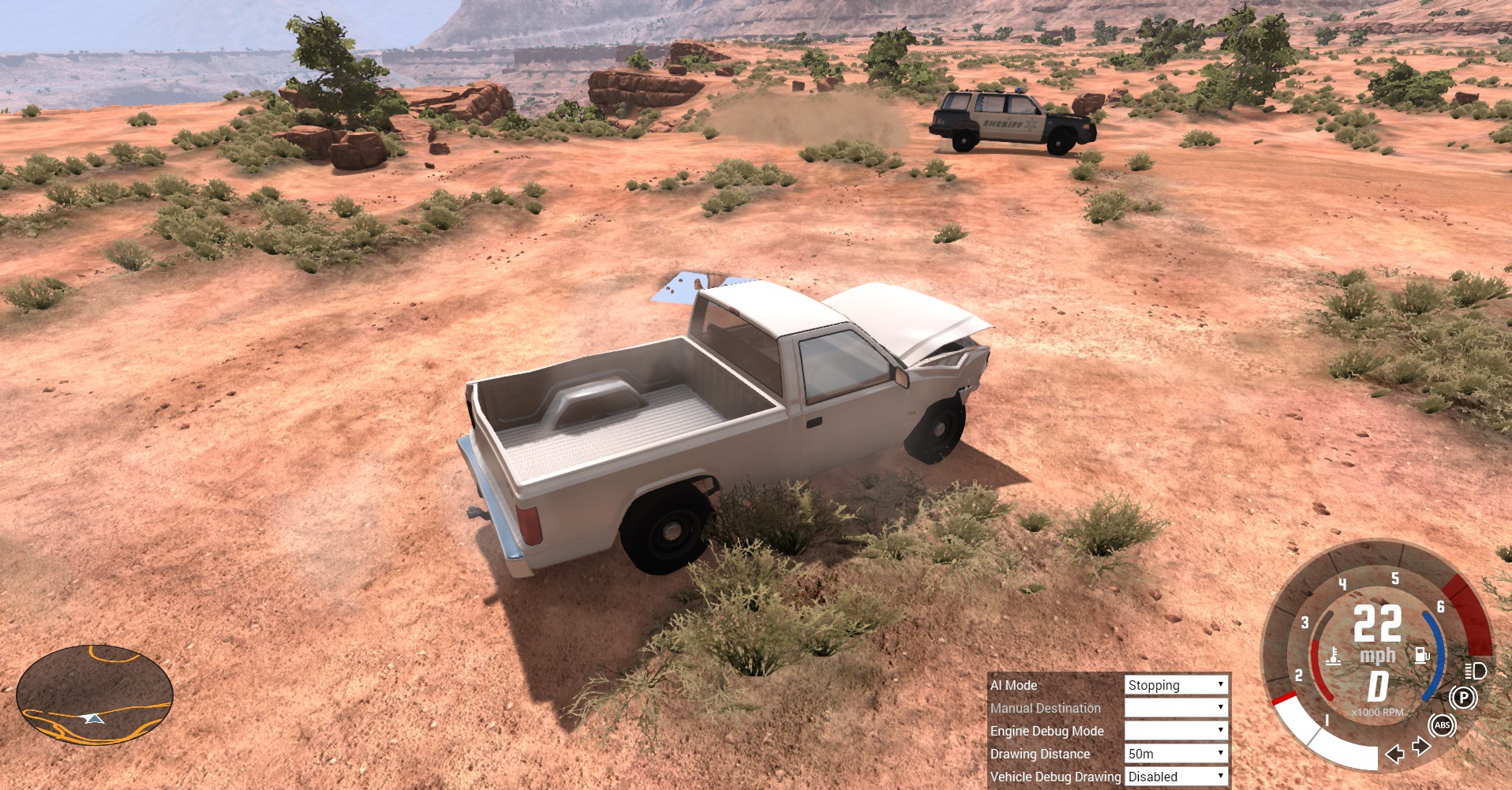Image resolution: width=1512 pixels, height=790 pixels.
Task: Activate the left turn signal arrow
Action: tap(1394, 754)
